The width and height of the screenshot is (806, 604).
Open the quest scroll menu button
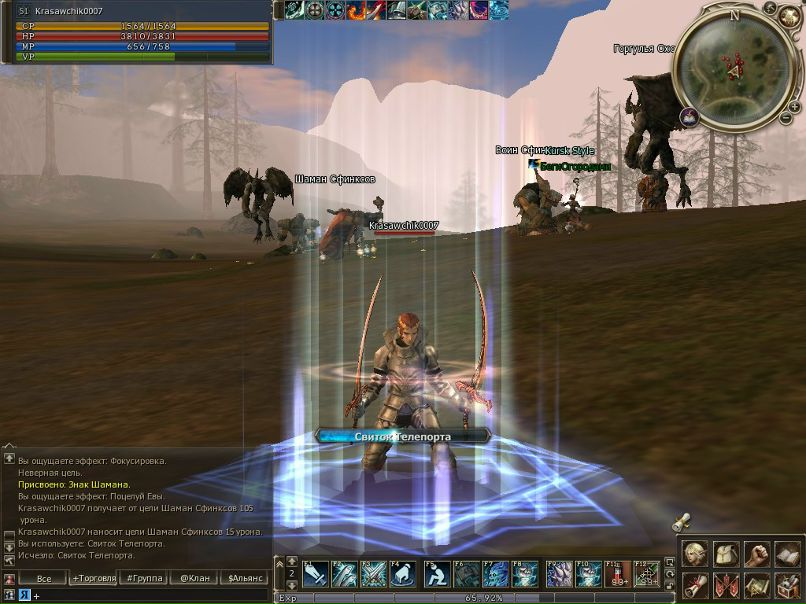[x=697, y=585]
